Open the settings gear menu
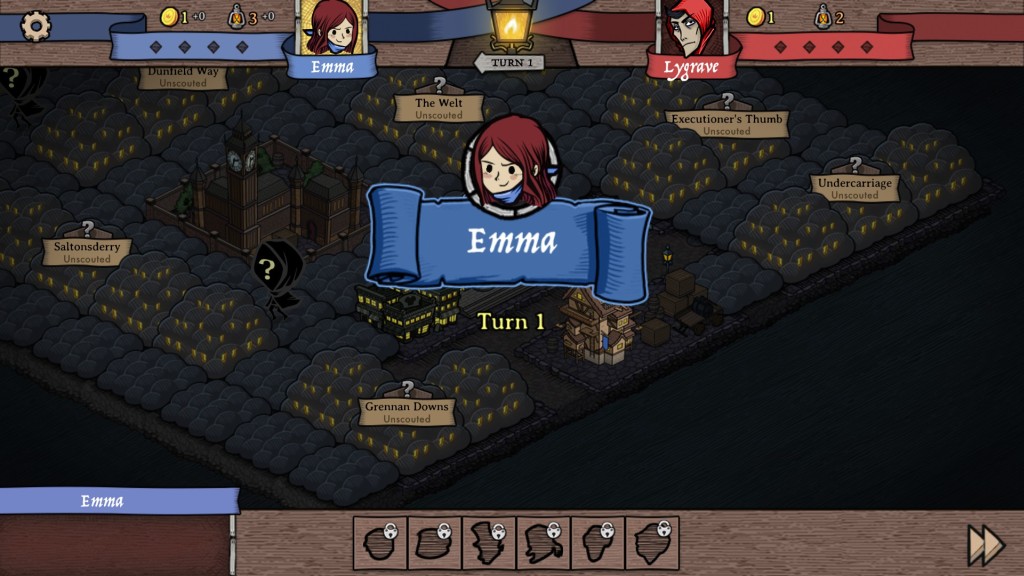The height and width of the screenshot is (576, 1024). click(36, 26)
